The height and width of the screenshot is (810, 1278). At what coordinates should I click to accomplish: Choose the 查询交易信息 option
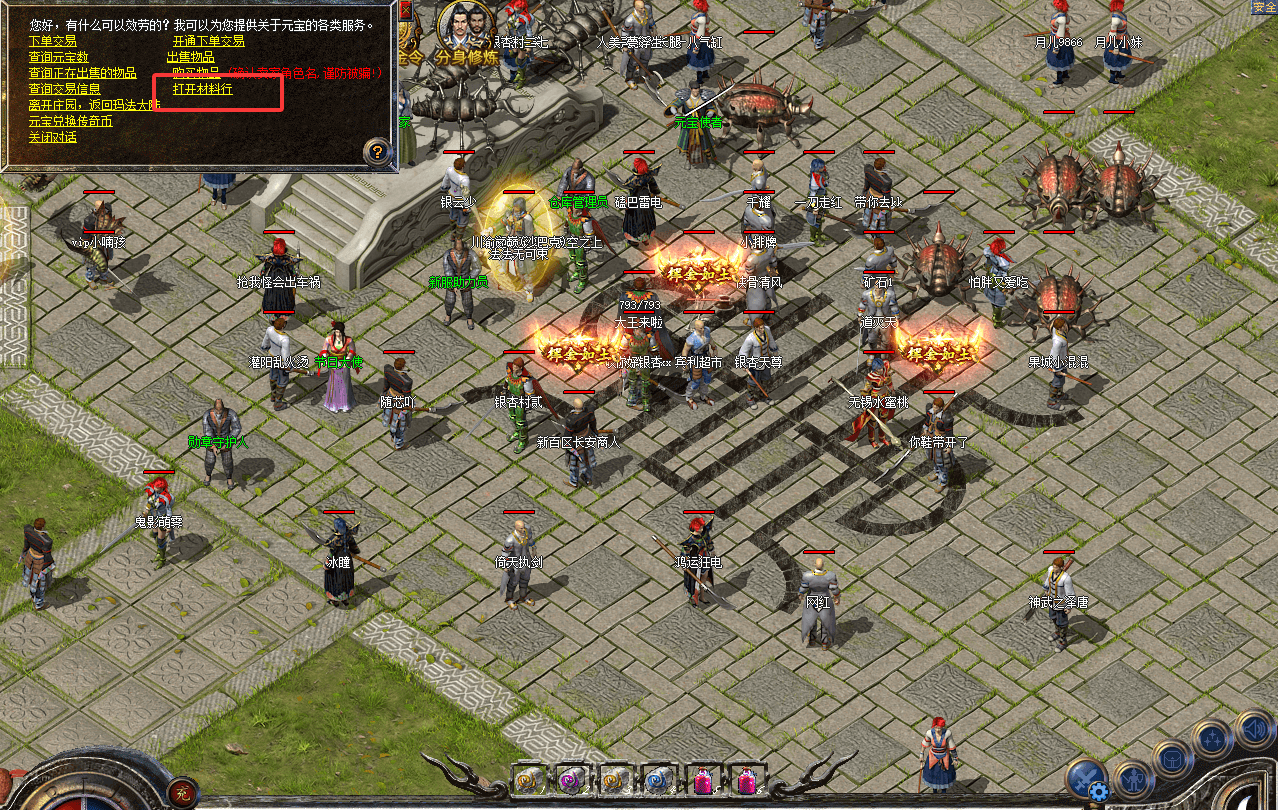pyautogui.click(x=64, y=89)
